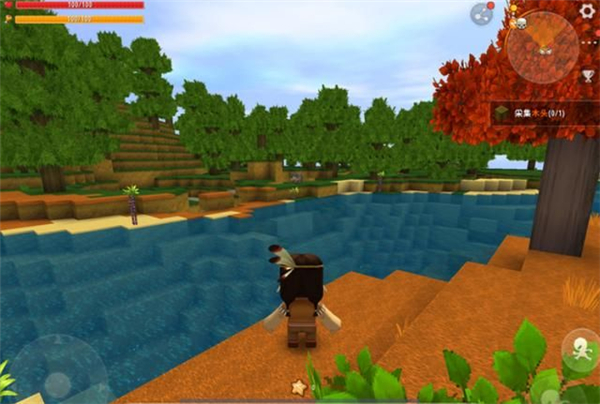Open the trophy achievements panel
The image size is (600, 404).
(589, 76)
